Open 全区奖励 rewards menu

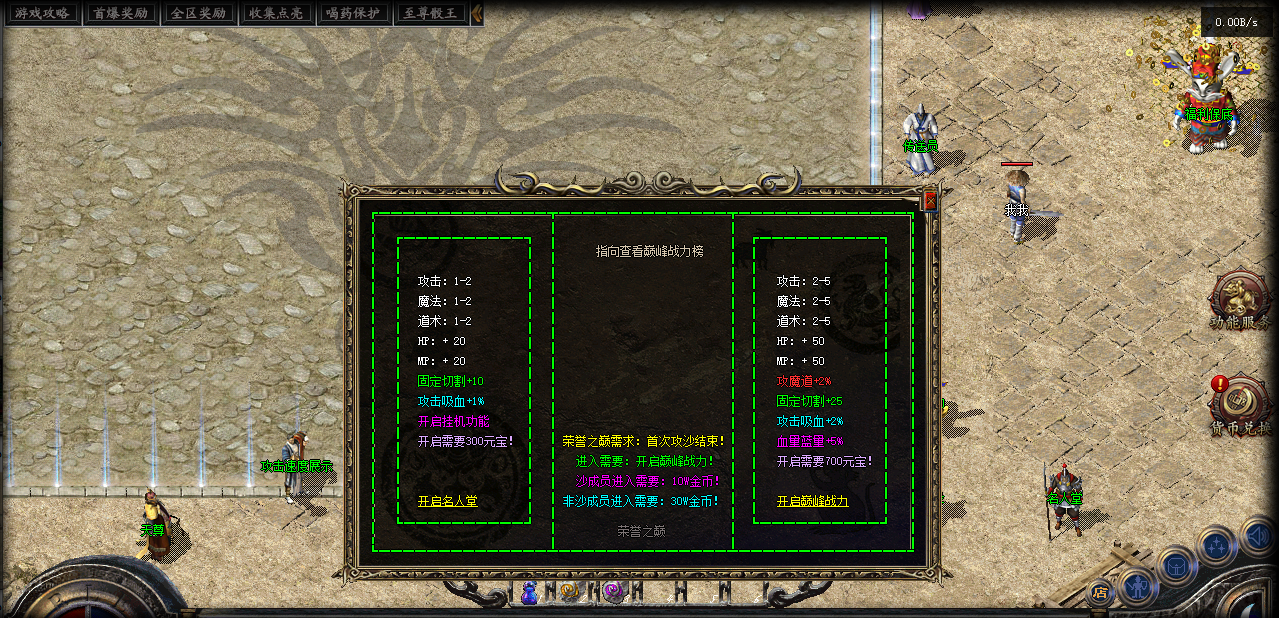click(x=196, y=13)
